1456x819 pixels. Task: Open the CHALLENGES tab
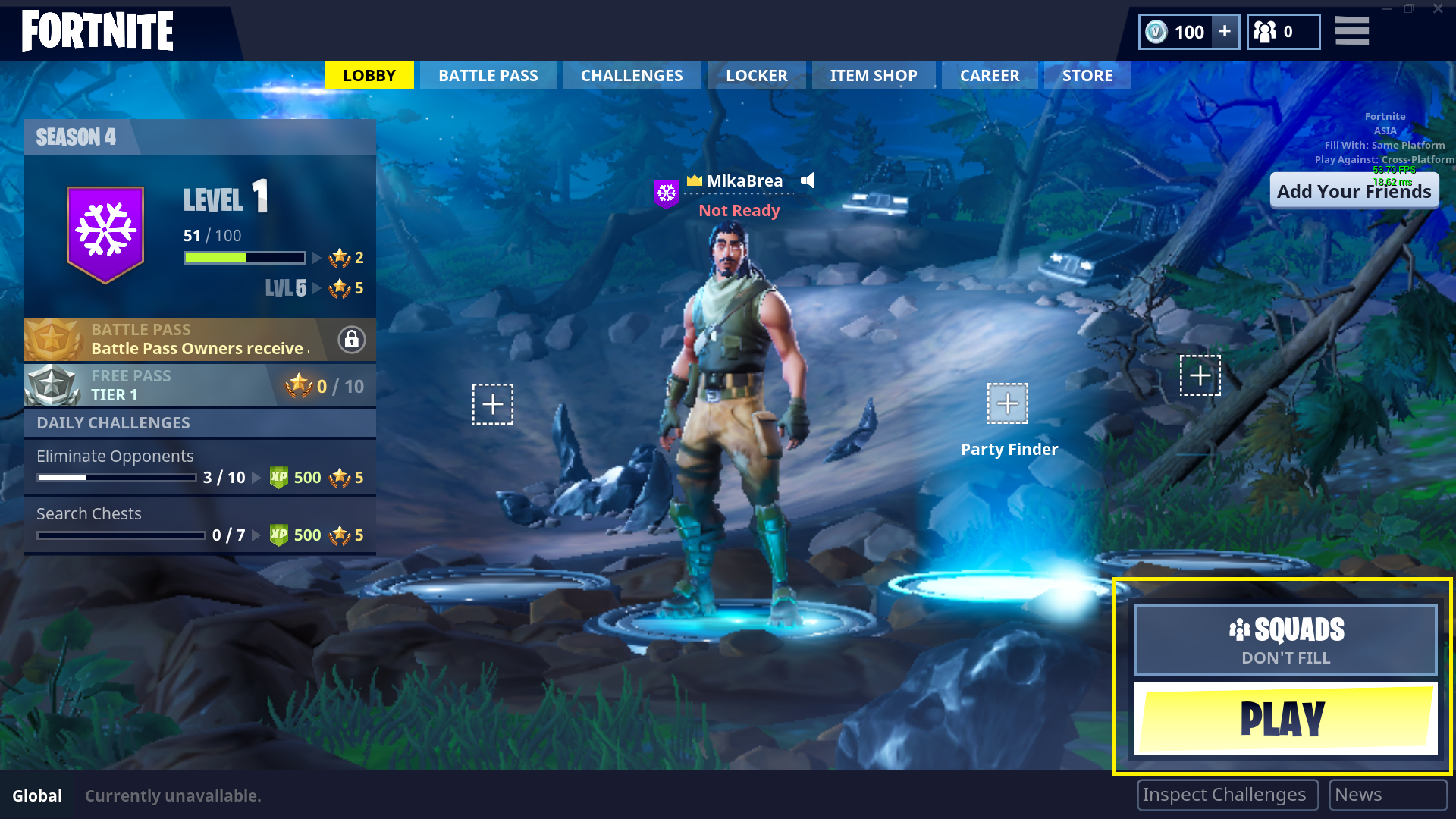point(631,74)
